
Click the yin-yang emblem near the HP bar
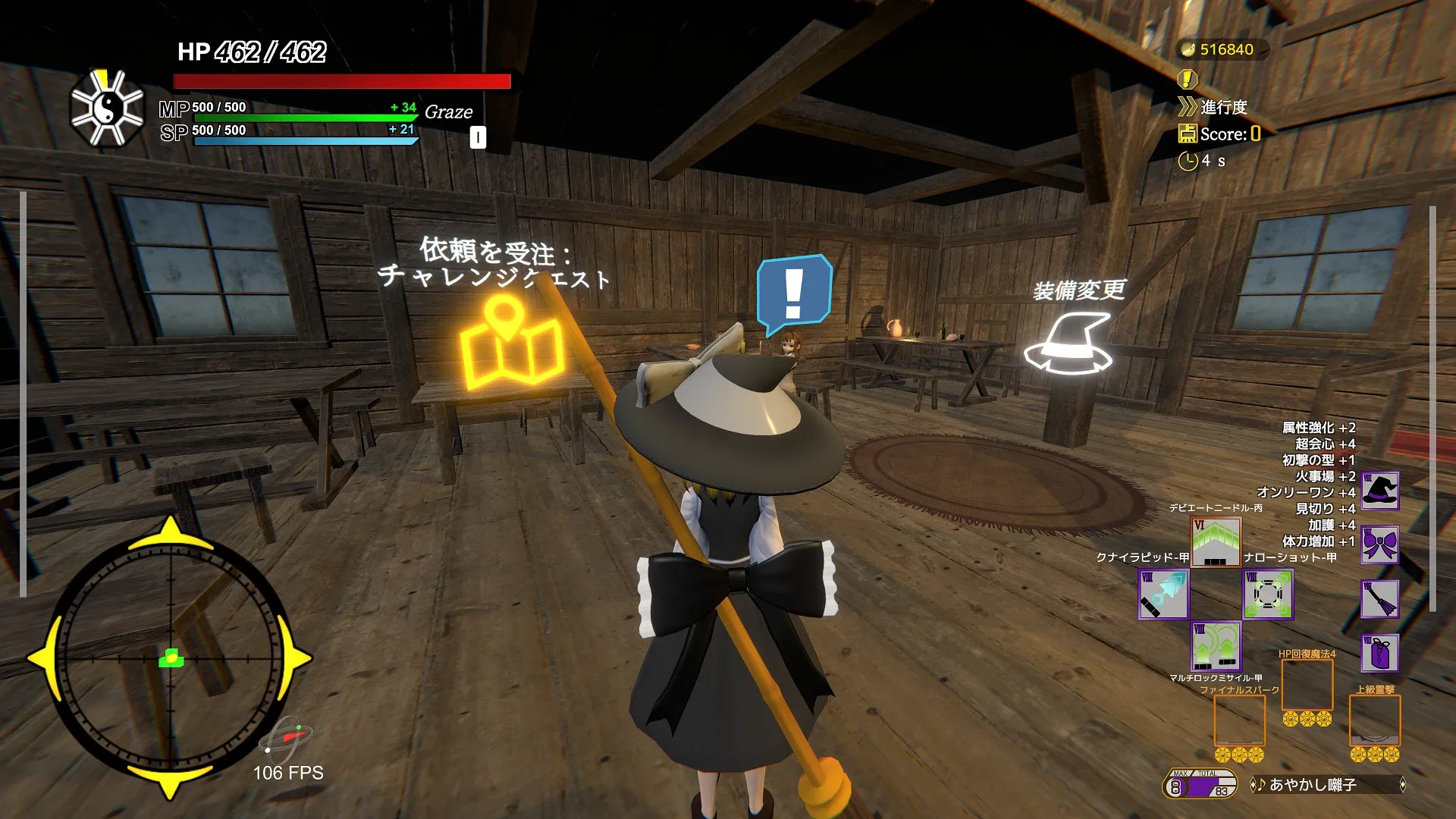point(106,106)
